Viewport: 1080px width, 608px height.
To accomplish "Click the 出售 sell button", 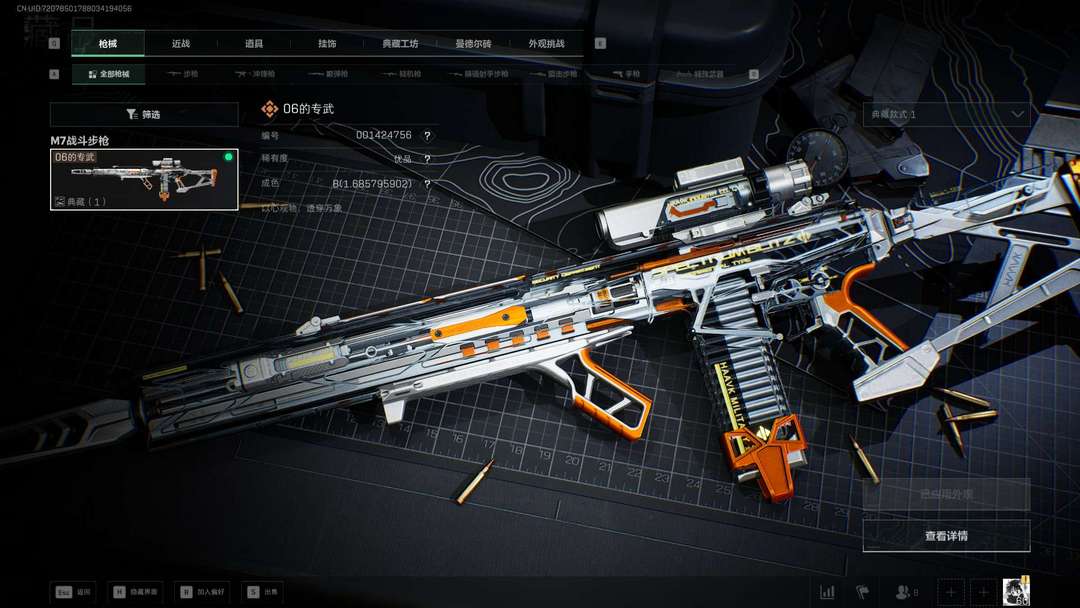I will (x=267, y=592).
